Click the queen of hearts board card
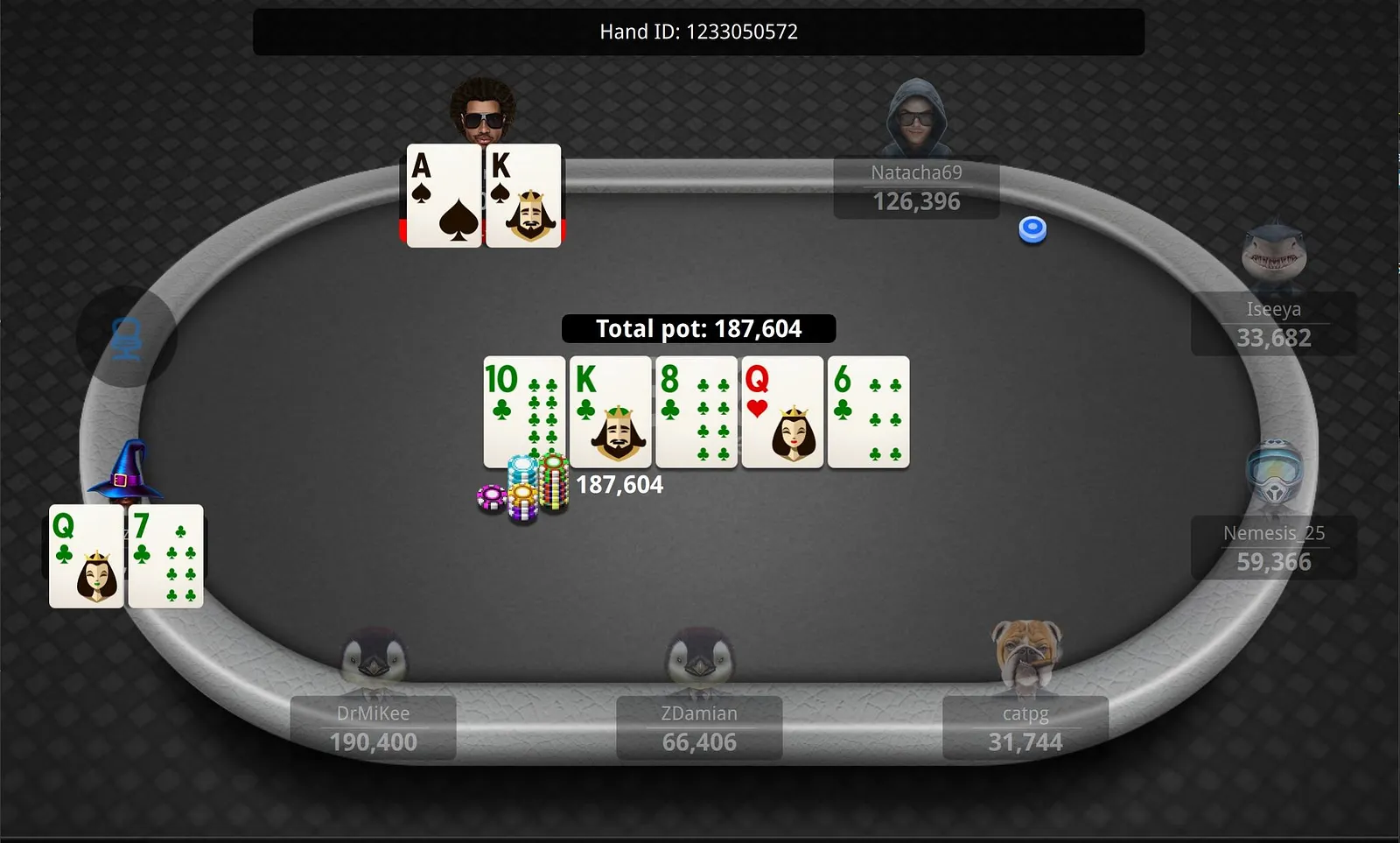 pyautogui.click(x=782, y=411)
